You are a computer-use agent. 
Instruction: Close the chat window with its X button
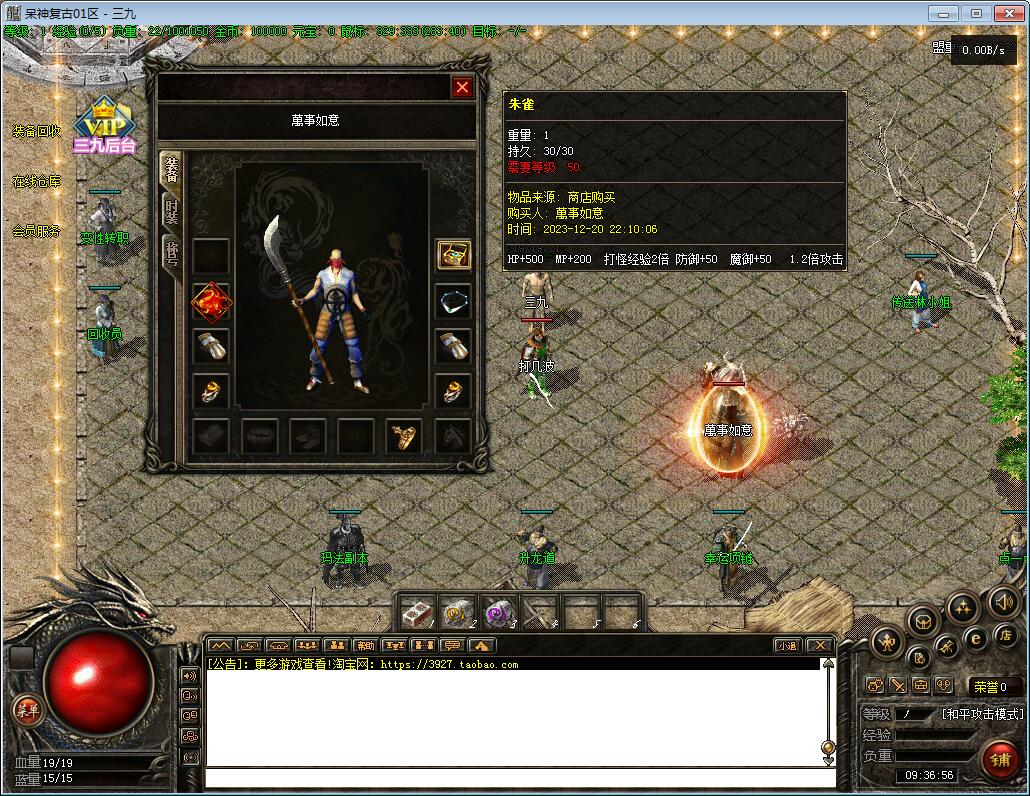point(819,646)
